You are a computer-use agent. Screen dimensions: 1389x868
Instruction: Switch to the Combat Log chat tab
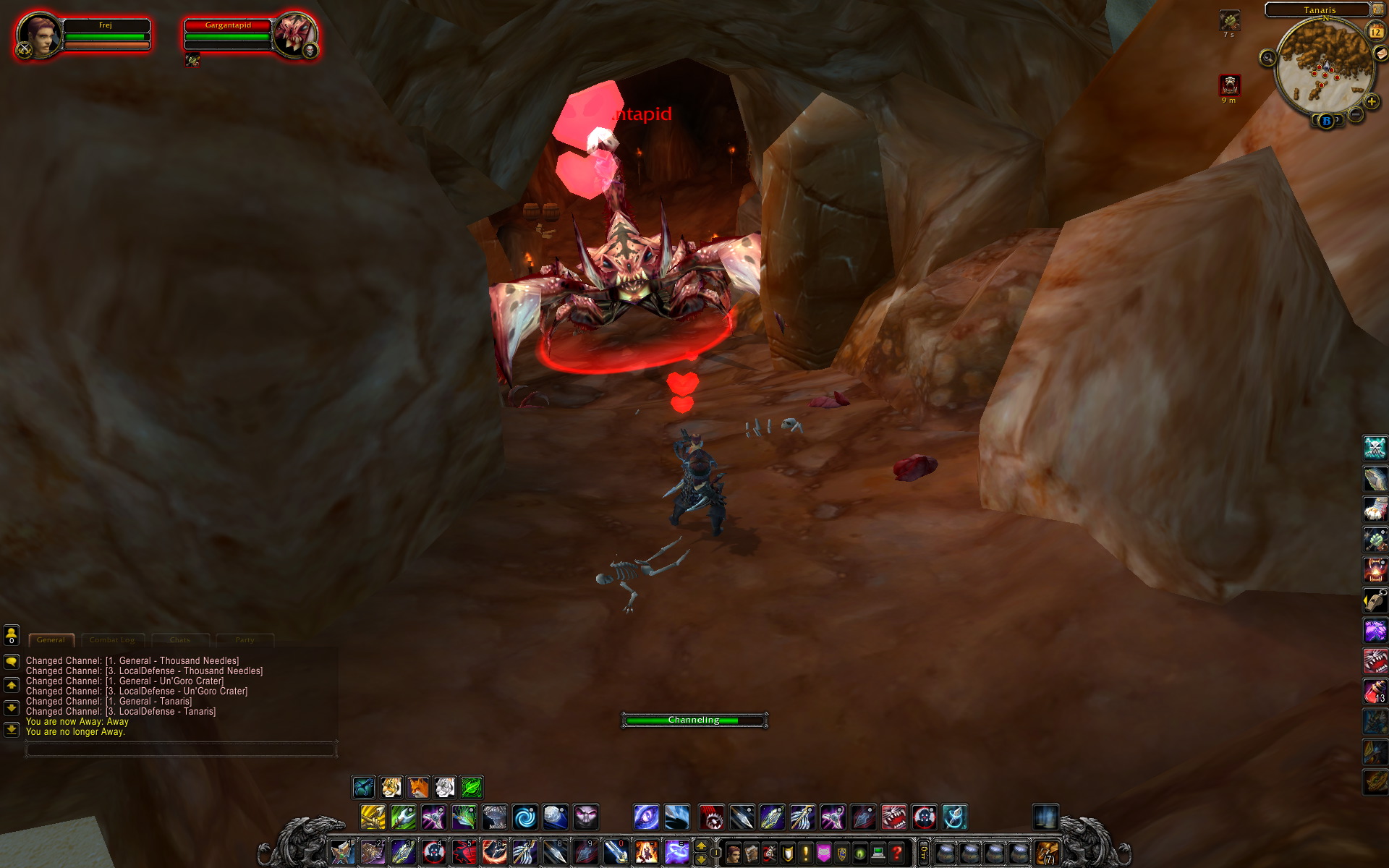(112, 640)
